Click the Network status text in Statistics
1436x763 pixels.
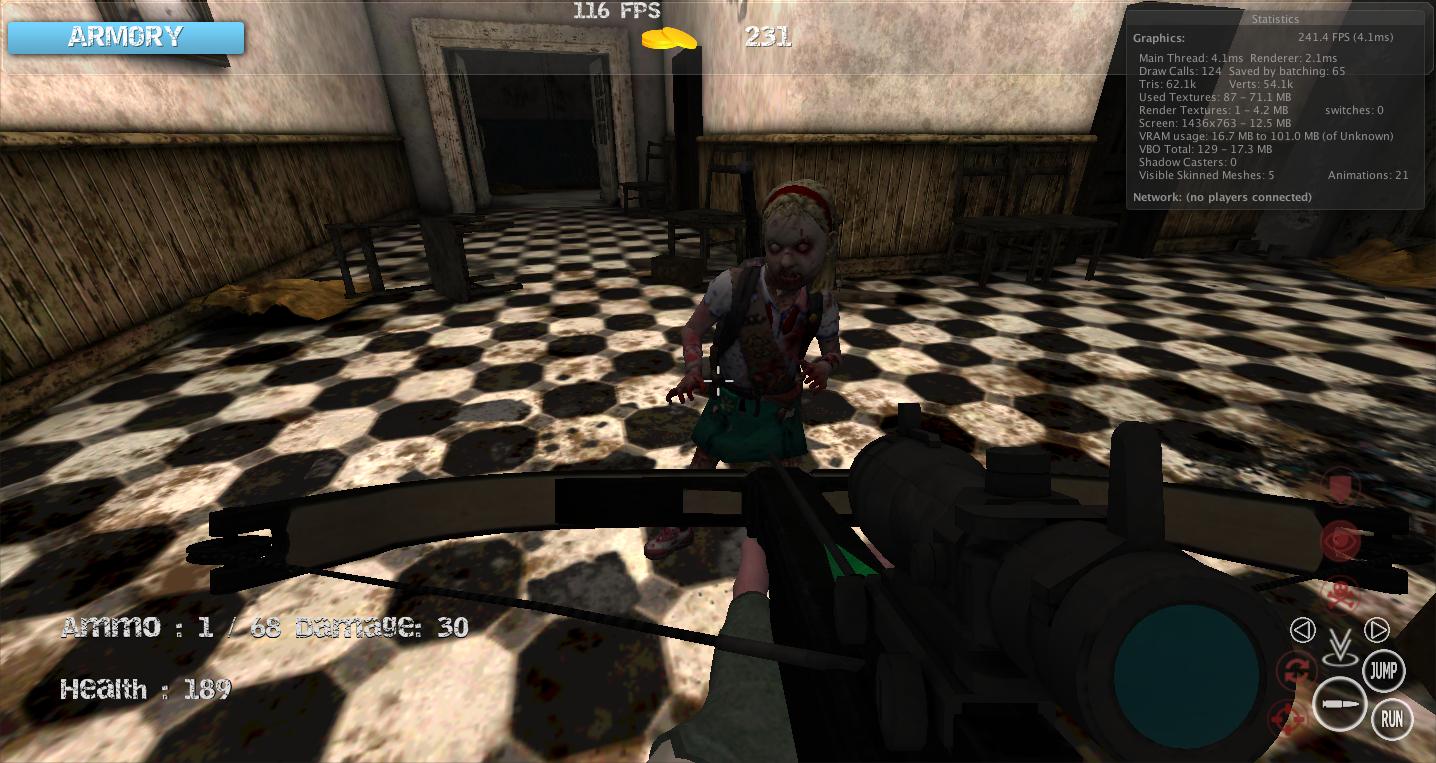(x=1222, y=197)
